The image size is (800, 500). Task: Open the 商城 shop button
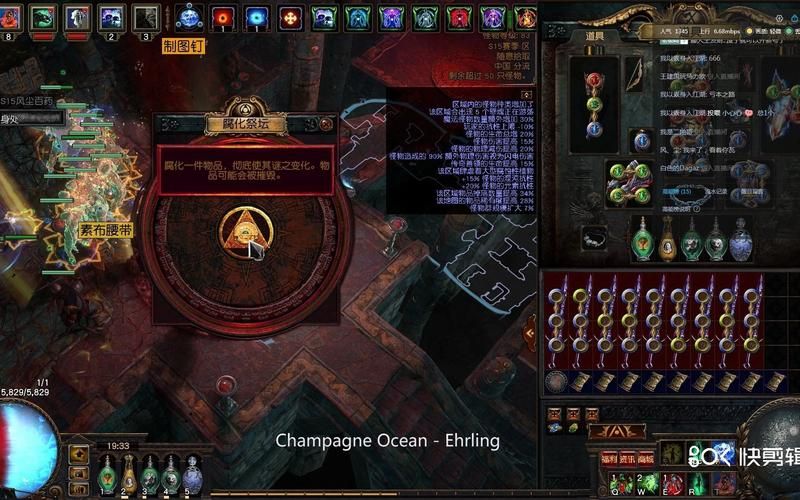coord(646,457)
